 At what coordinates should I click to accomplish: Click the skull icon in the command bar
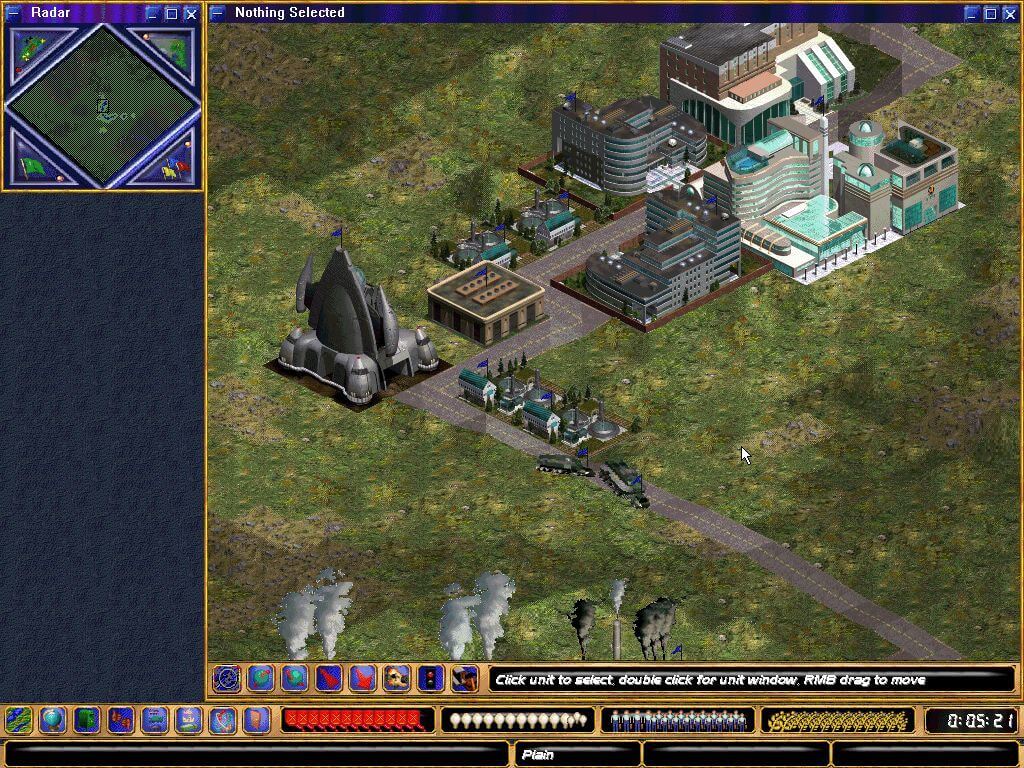coord(397,679)
